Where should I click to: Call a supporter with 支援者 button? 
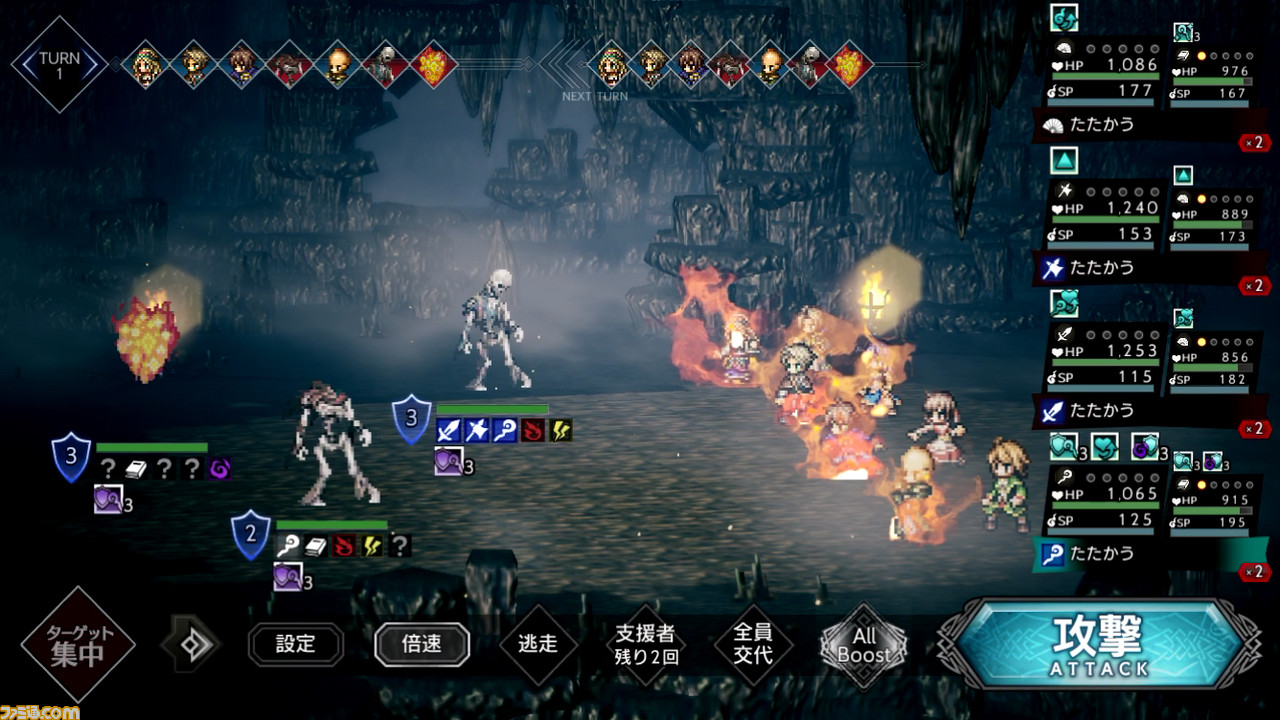[x=645, y=644]
